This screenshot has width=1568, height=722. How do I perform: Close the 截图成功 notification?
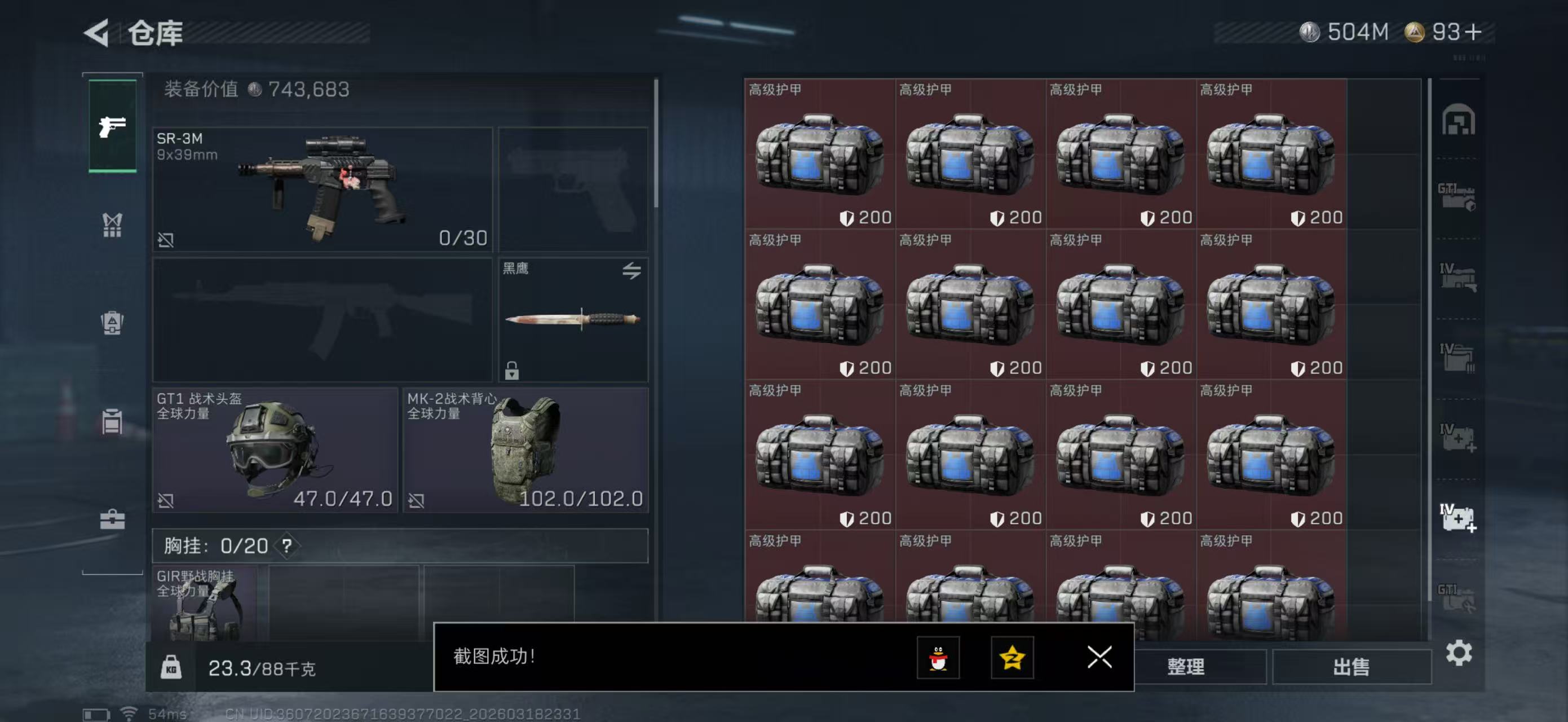tap(1099, 657)
